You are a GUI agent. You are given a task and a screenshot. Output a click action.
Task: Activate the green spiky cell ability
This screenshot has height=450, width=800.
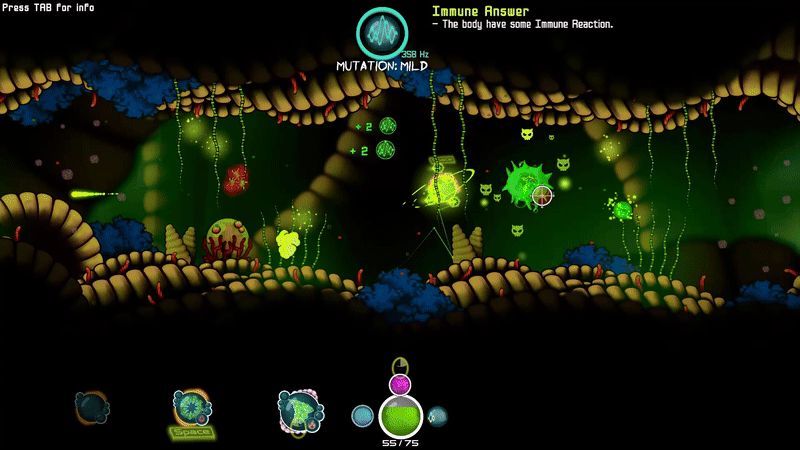click(x=191, y=407)
